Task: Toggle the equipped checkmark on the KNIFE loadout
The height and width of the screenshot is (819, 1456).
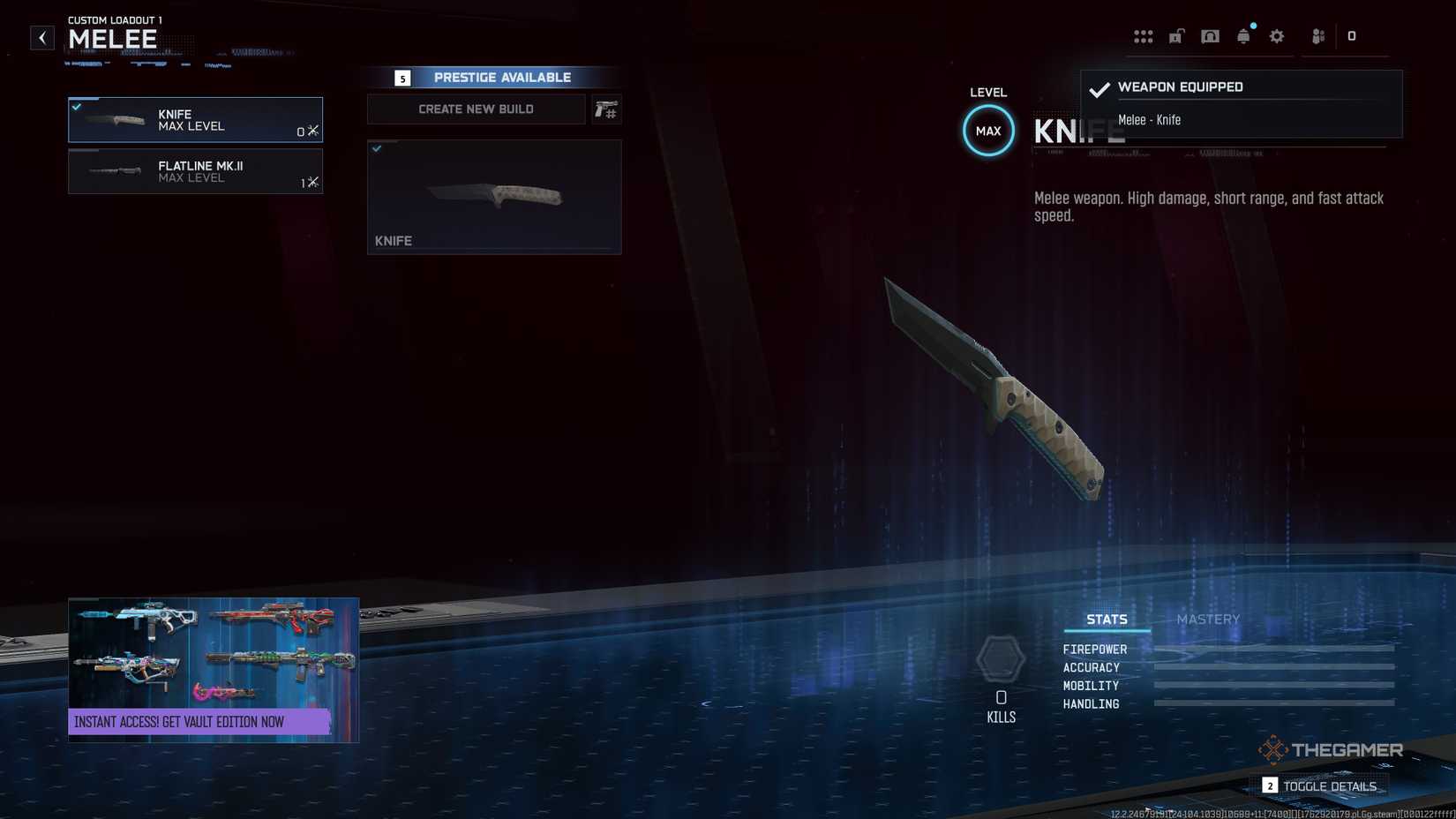Action: (x=78, y=106)
